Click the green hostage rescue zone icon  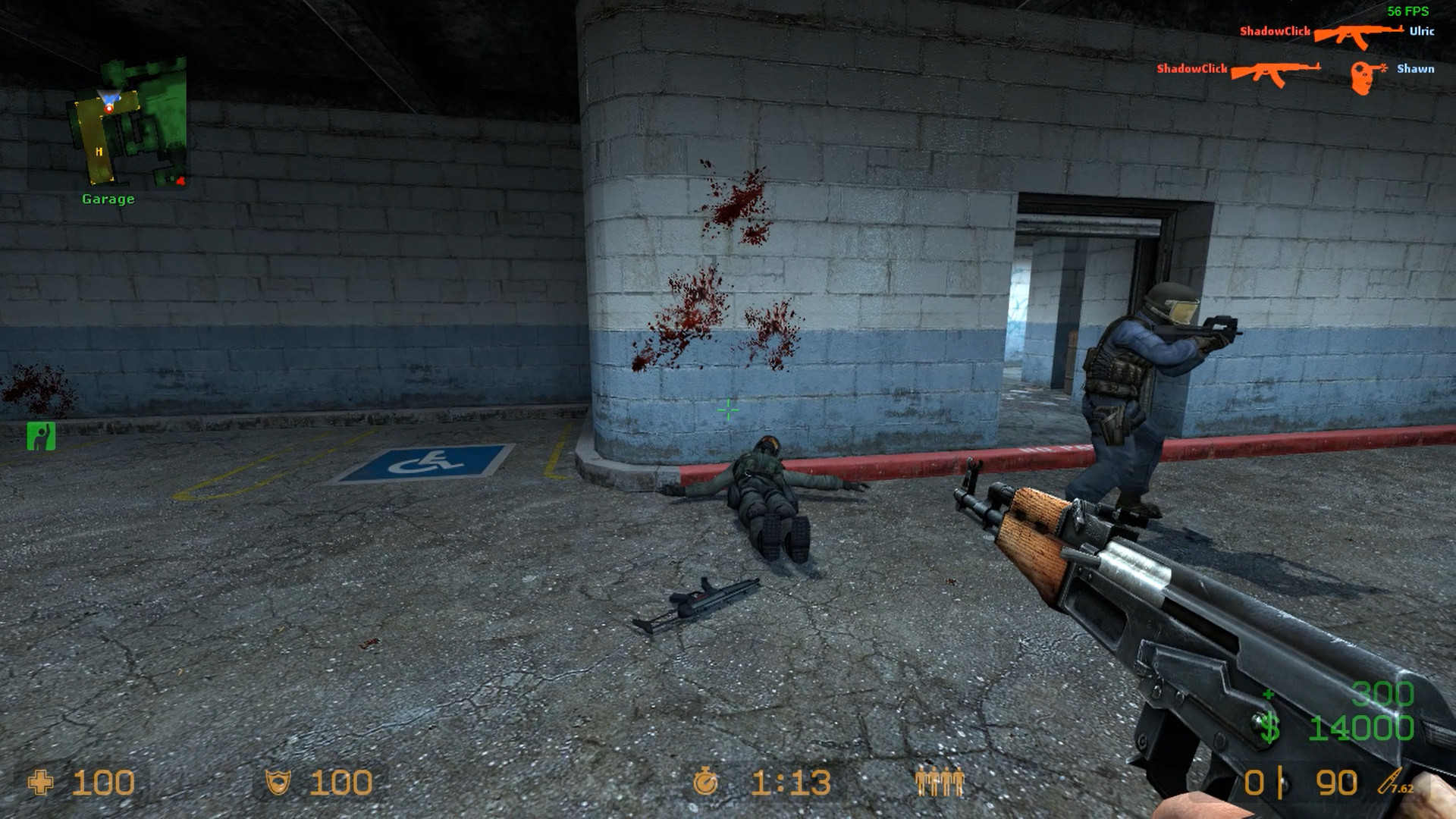(42, 436)
